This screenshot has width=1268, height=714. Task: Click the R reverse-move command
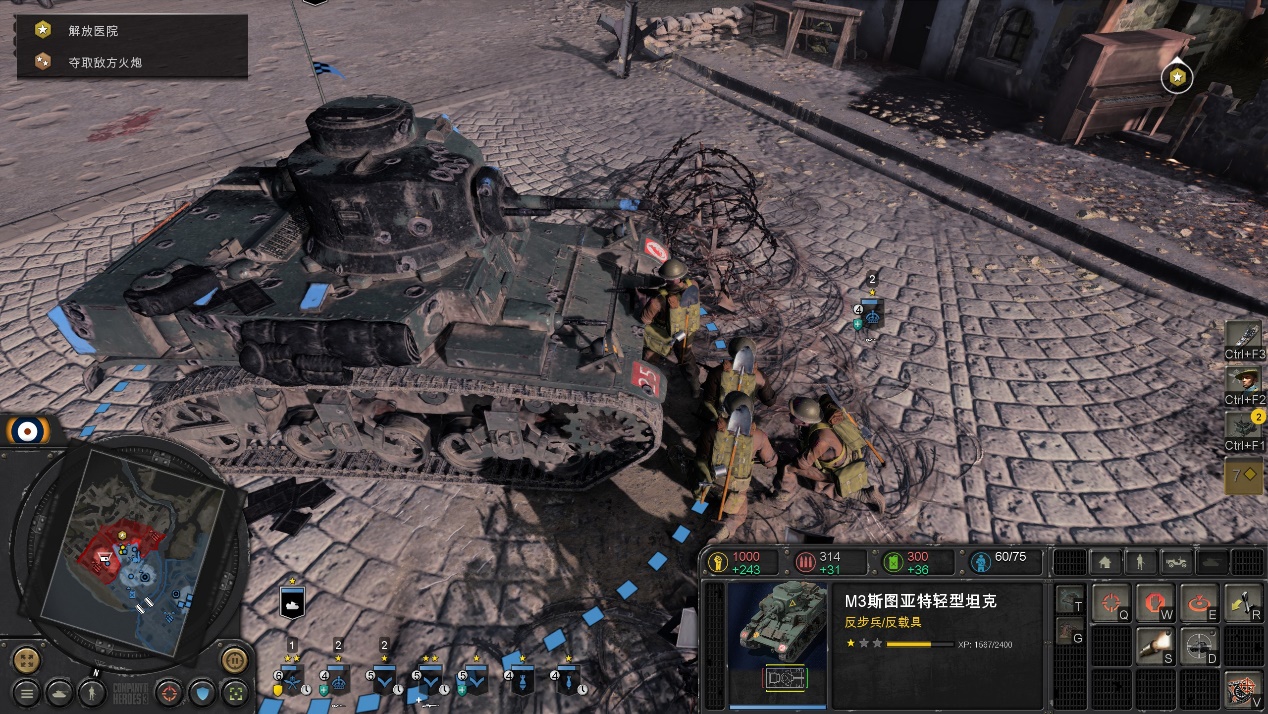click(x=1243, y=603)
